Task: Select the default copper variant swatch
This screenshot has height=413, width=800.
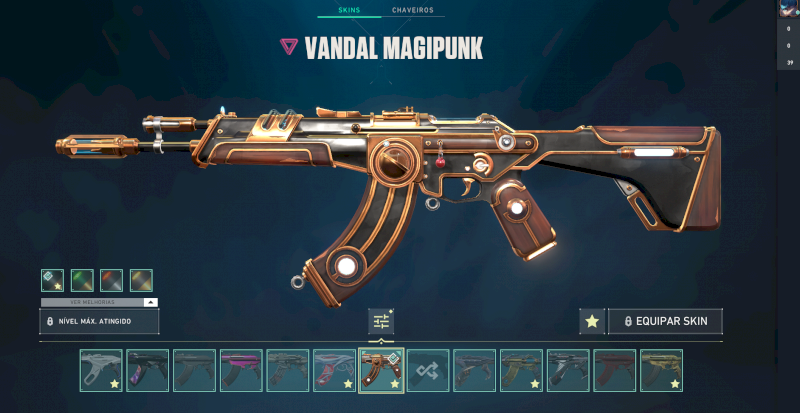Action: click(x=52, y=280)
